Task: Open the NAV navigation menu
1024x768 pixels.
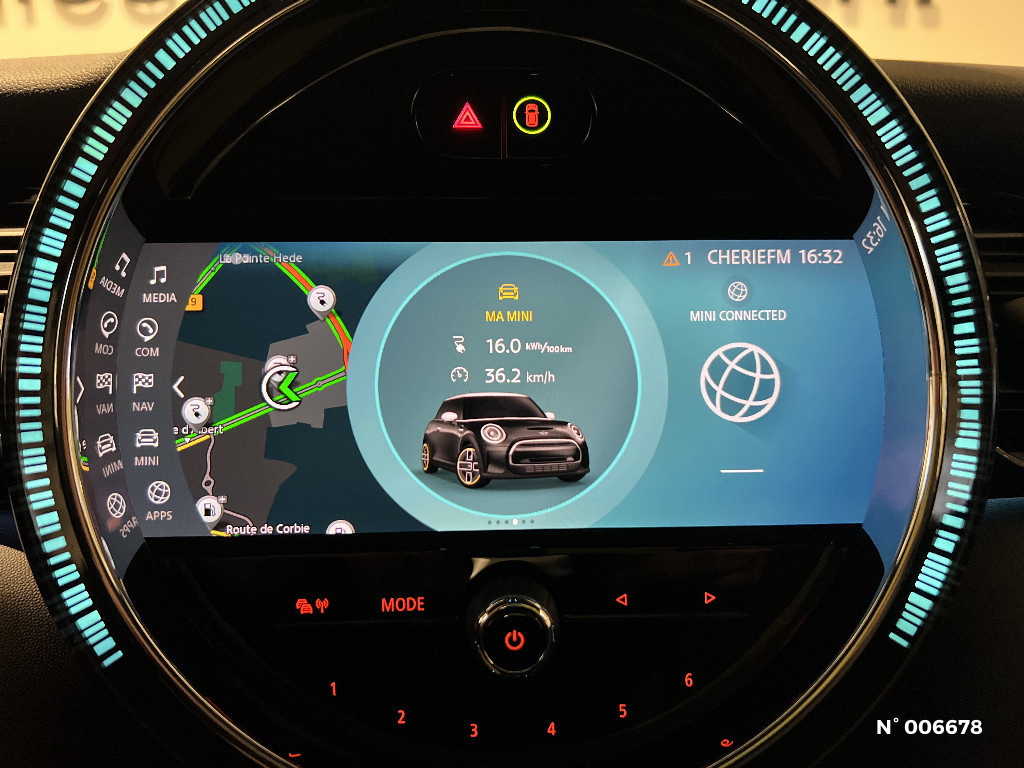Action: click(143, 391)
